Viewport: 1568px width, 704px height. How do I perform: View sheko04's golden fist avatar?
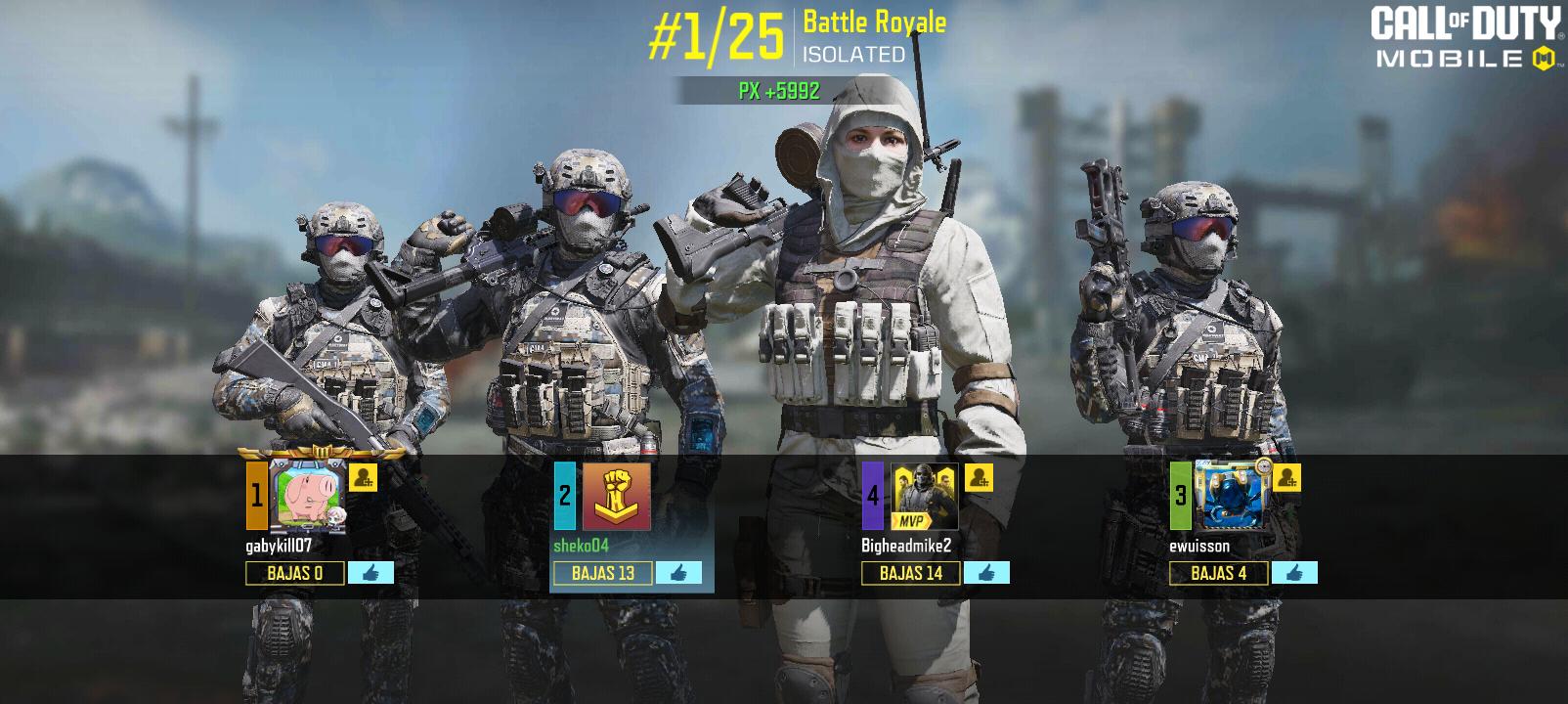point(616,497)
